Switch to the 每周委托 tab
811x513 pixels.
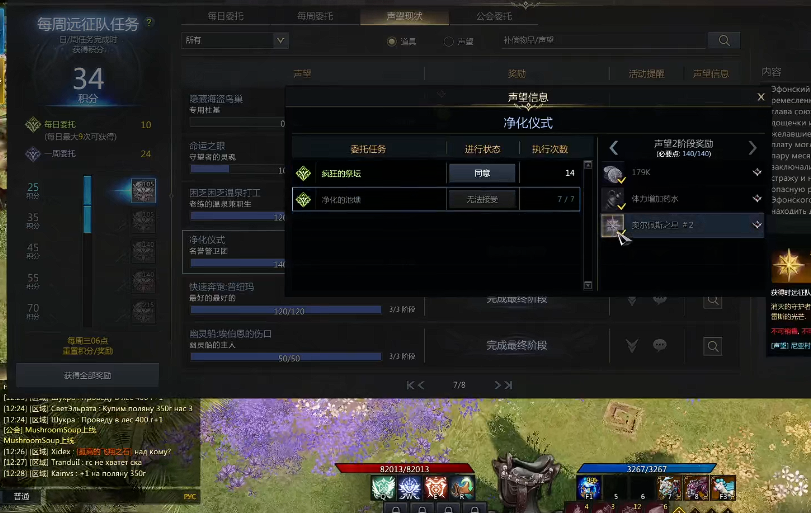click(322, 17)
